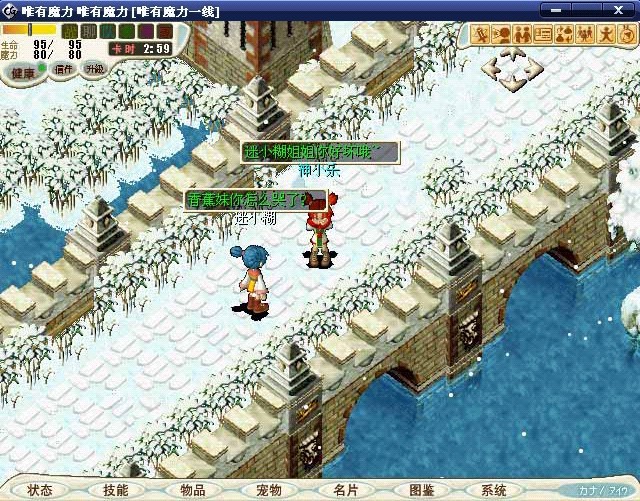
Task: Open the 宠物 (Pets) menu
Action: 269,490
